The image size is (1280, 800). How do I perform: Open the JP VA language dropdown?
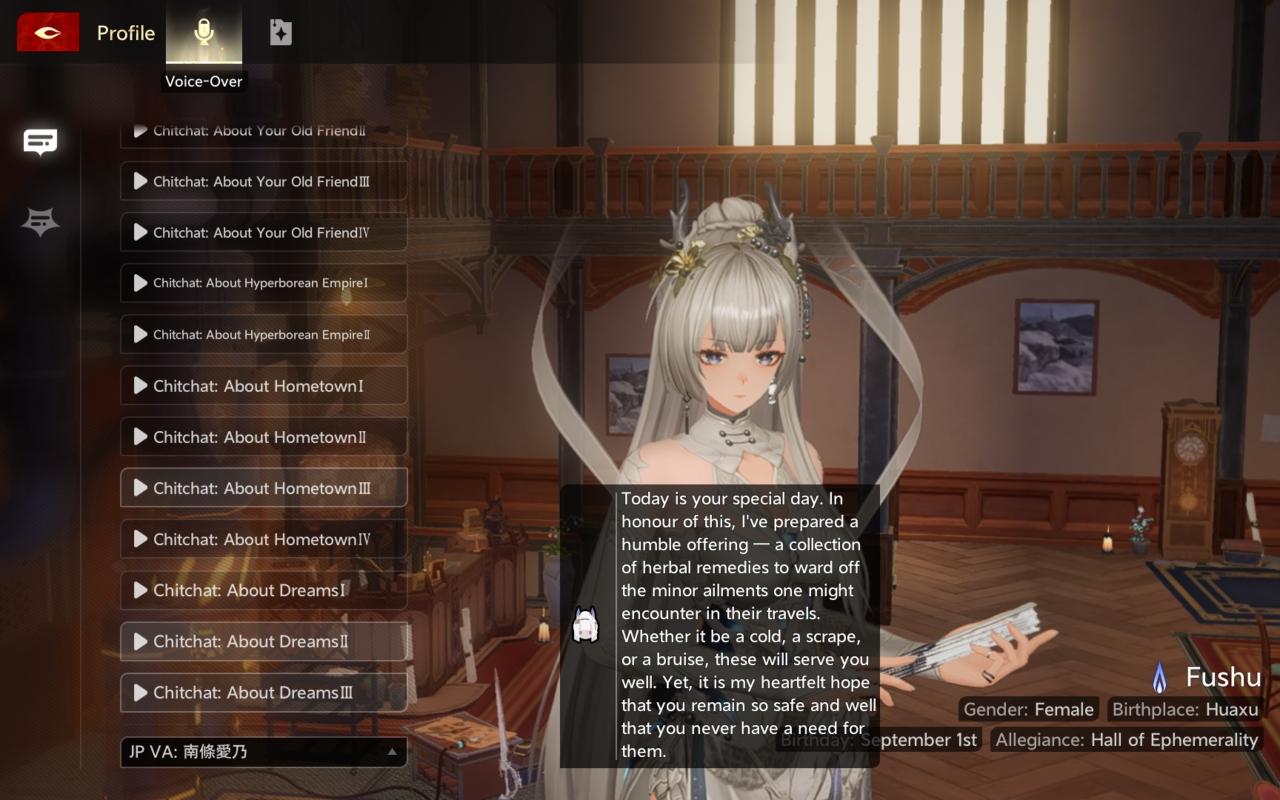(263, 752)
